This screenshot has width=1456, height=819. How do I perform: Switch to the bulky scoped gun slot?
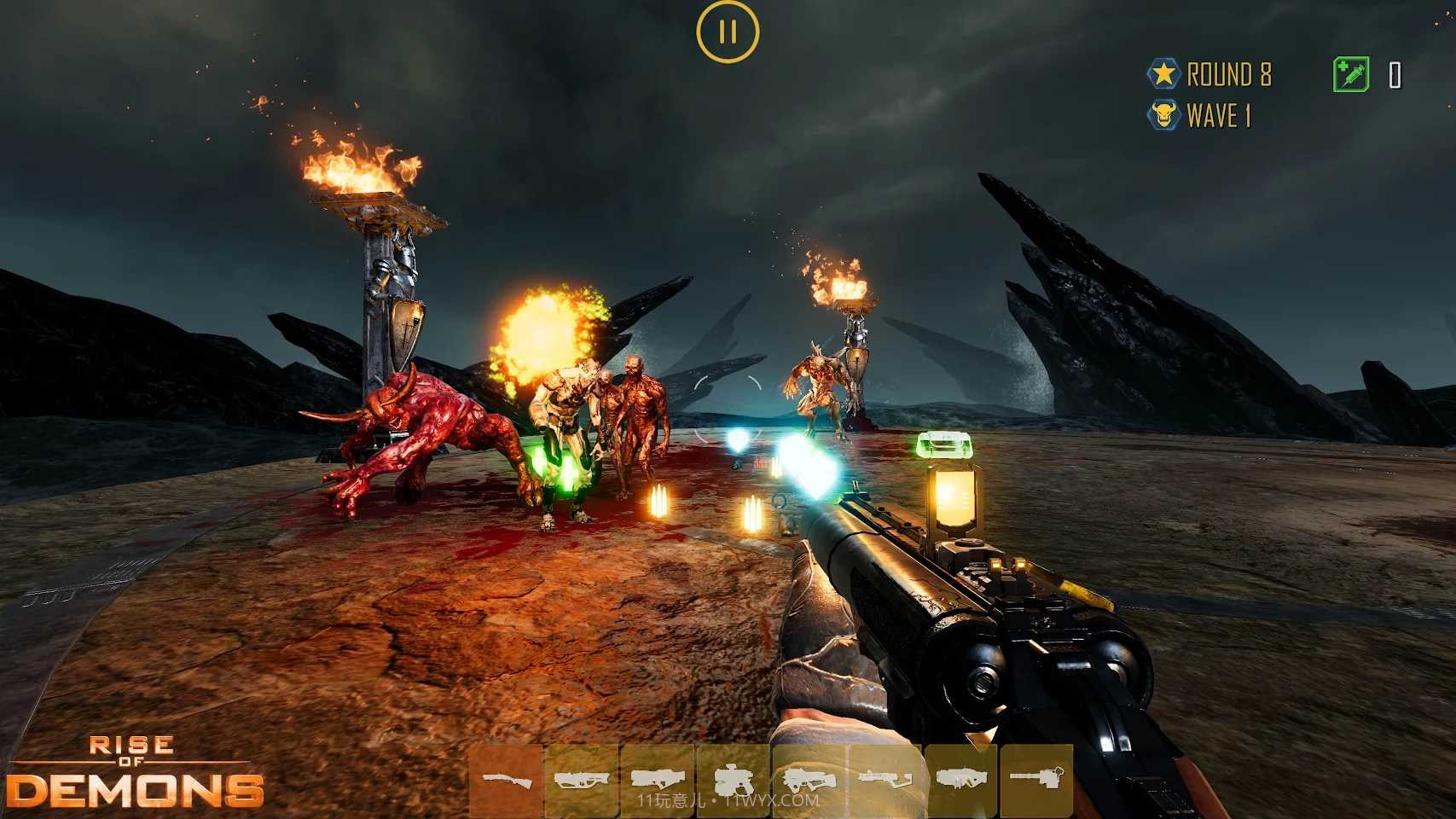733,779
